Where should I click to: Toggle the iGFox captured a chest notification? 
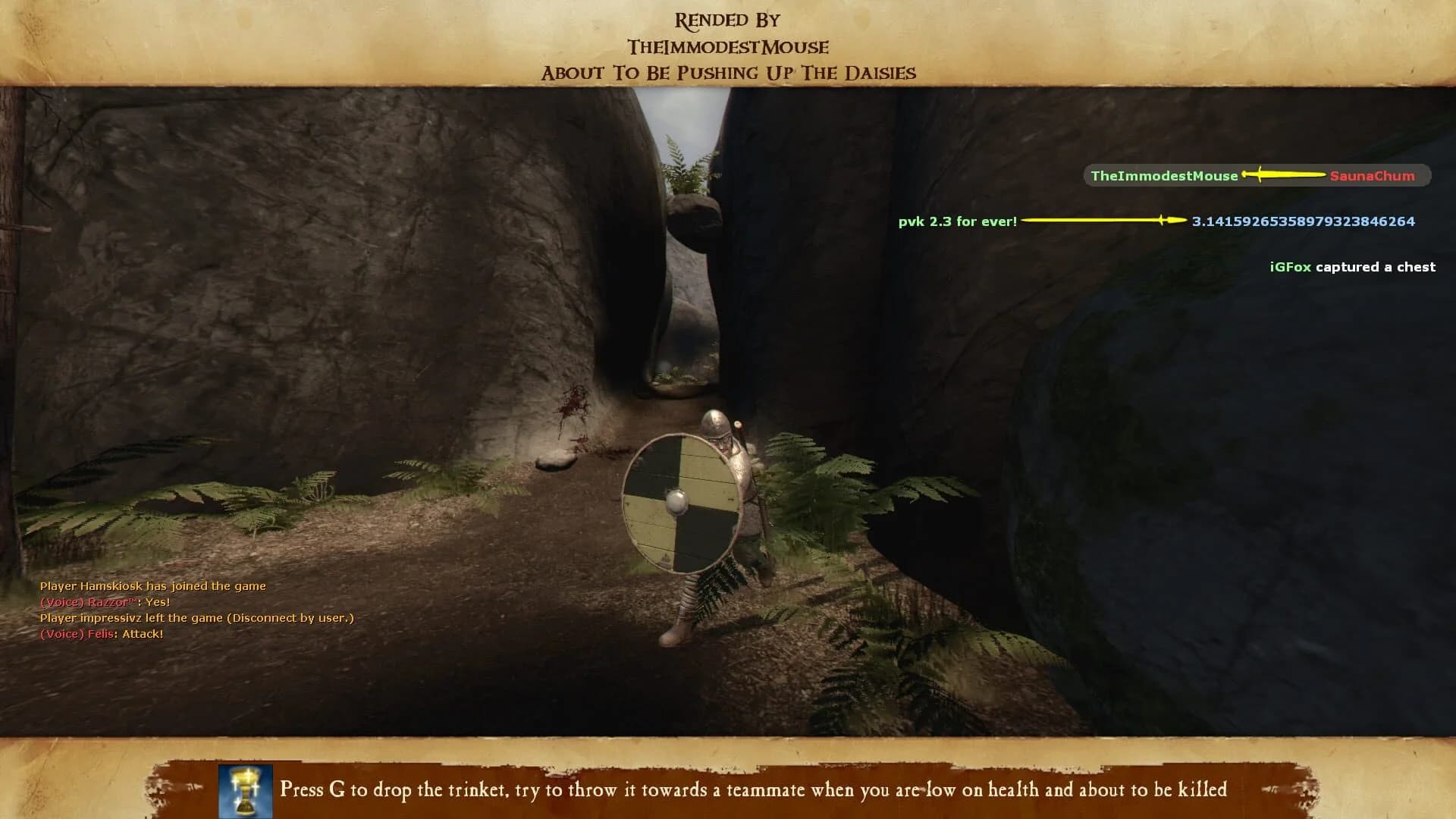(x=1351, y=267)
